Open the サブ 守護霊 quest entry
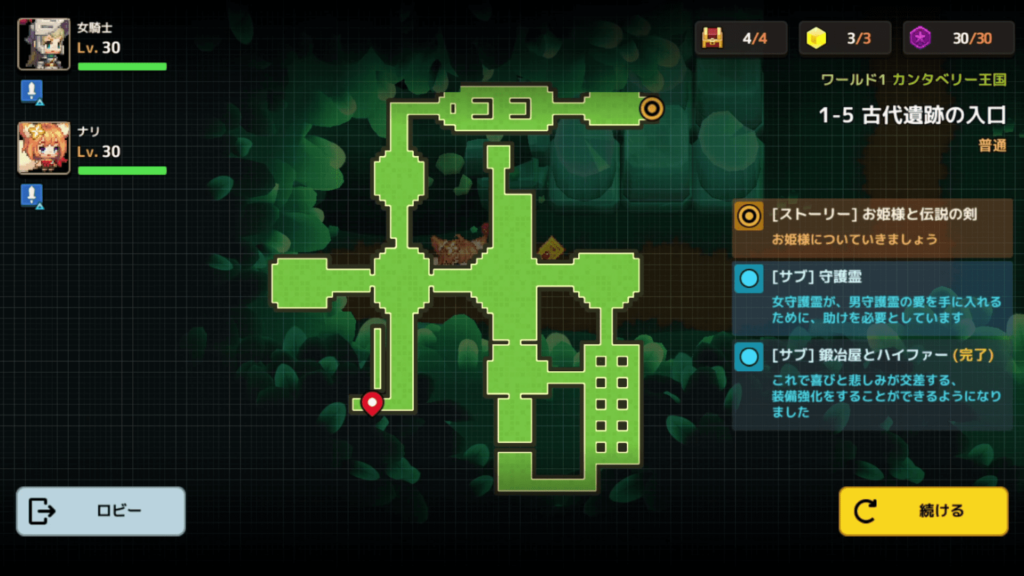The image size is (1024, 576). (872, 296)
